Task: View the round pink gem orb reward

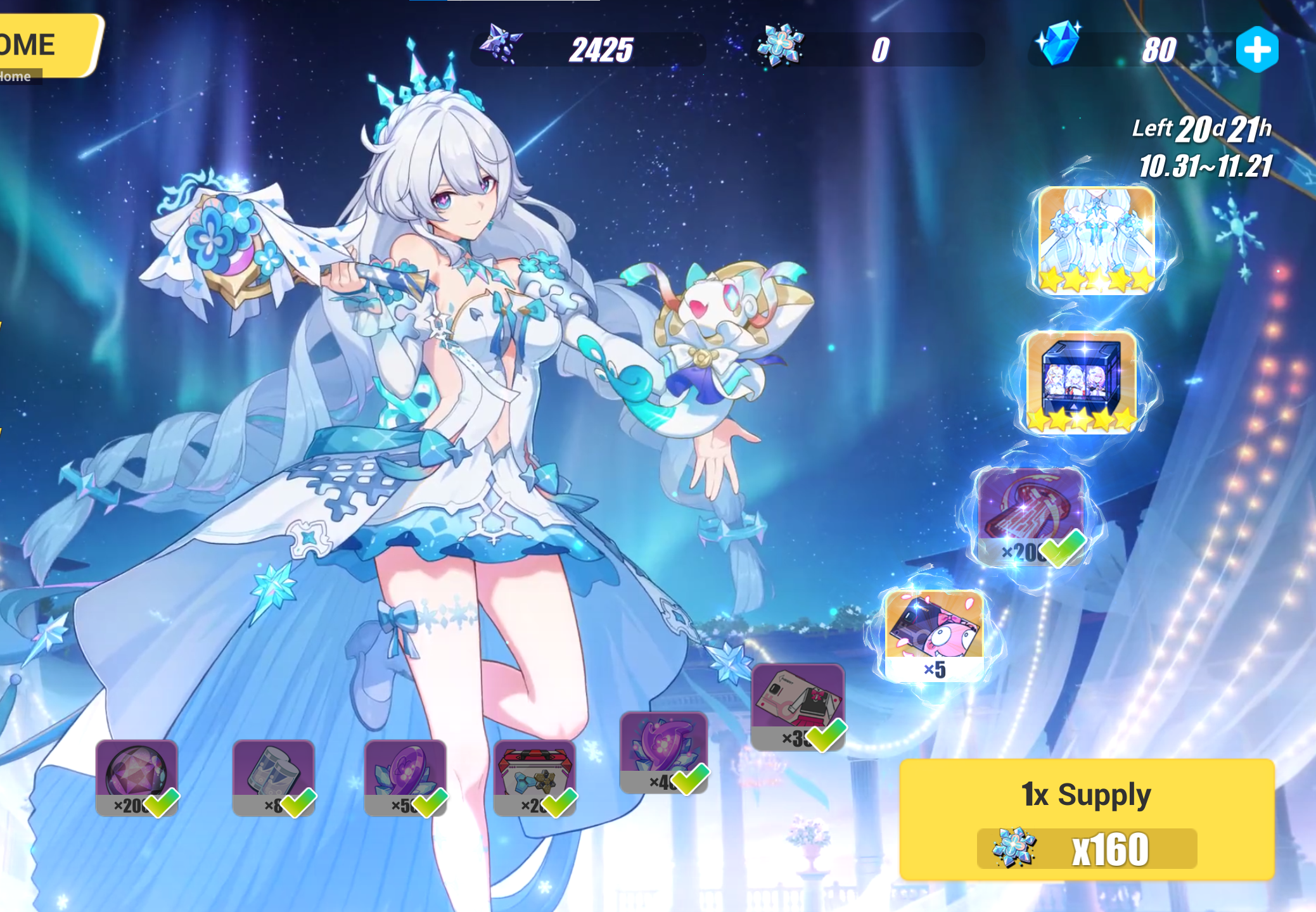Action: click(x=136, y=777)
